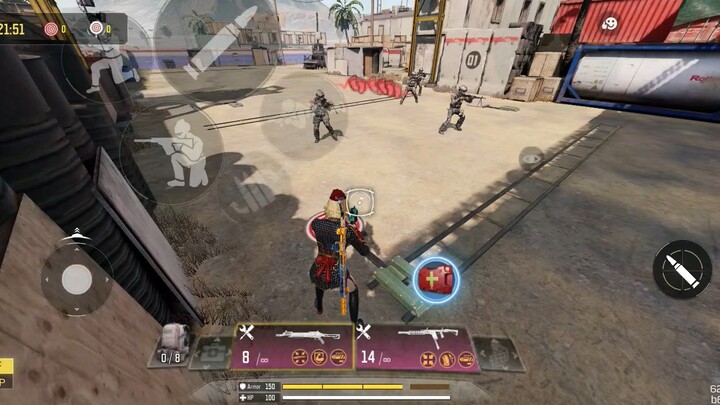The height and width of the screenshot is (405, 720).
Task: Tap the right-side bullet fire button
Action: pyautogui.click(x=681, y=270)
